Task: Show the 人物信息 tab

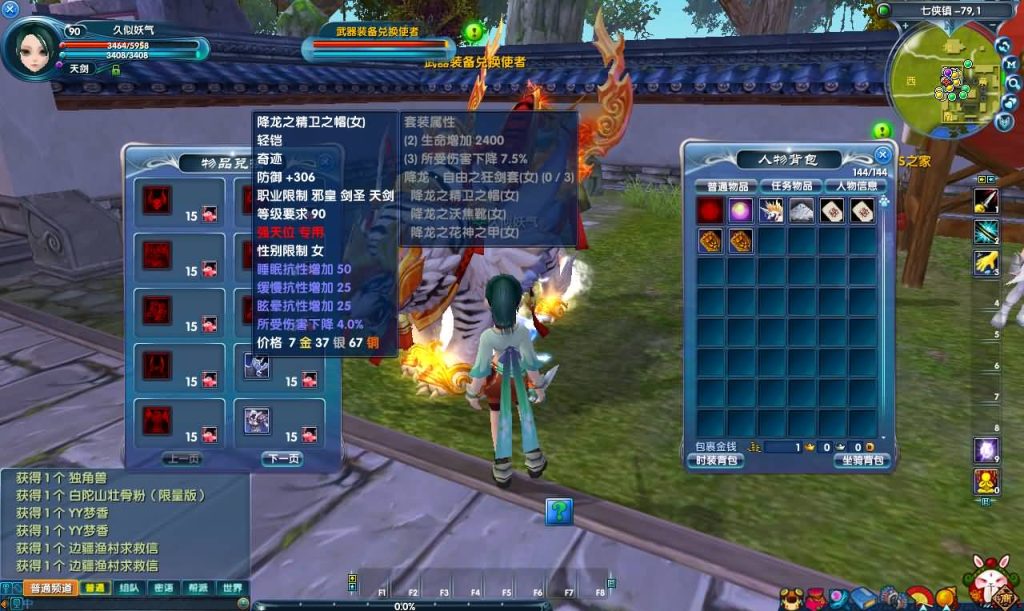Action: 857,186
